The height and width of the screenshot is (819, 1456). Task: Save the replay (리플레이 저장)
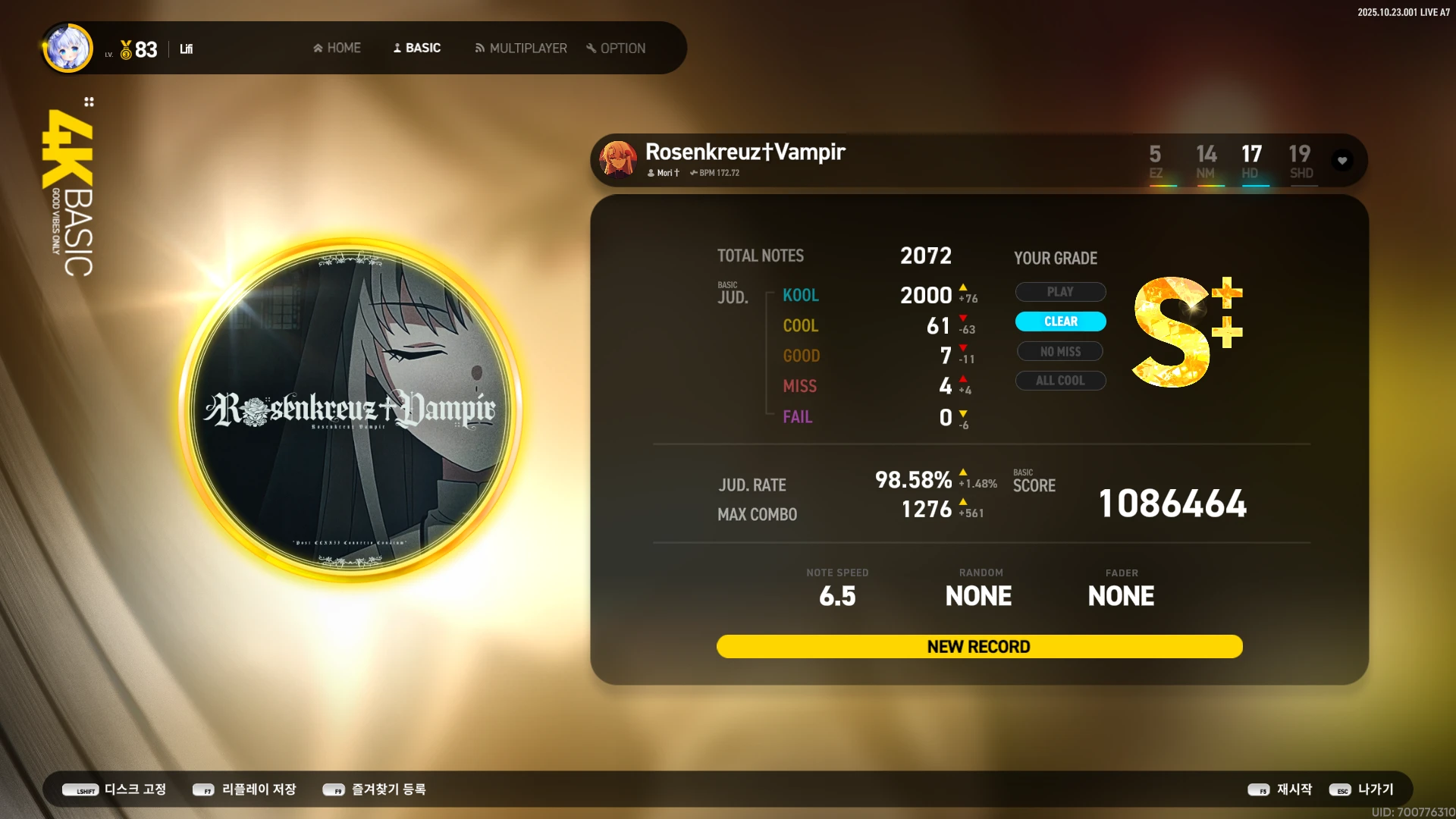[245, 789]
